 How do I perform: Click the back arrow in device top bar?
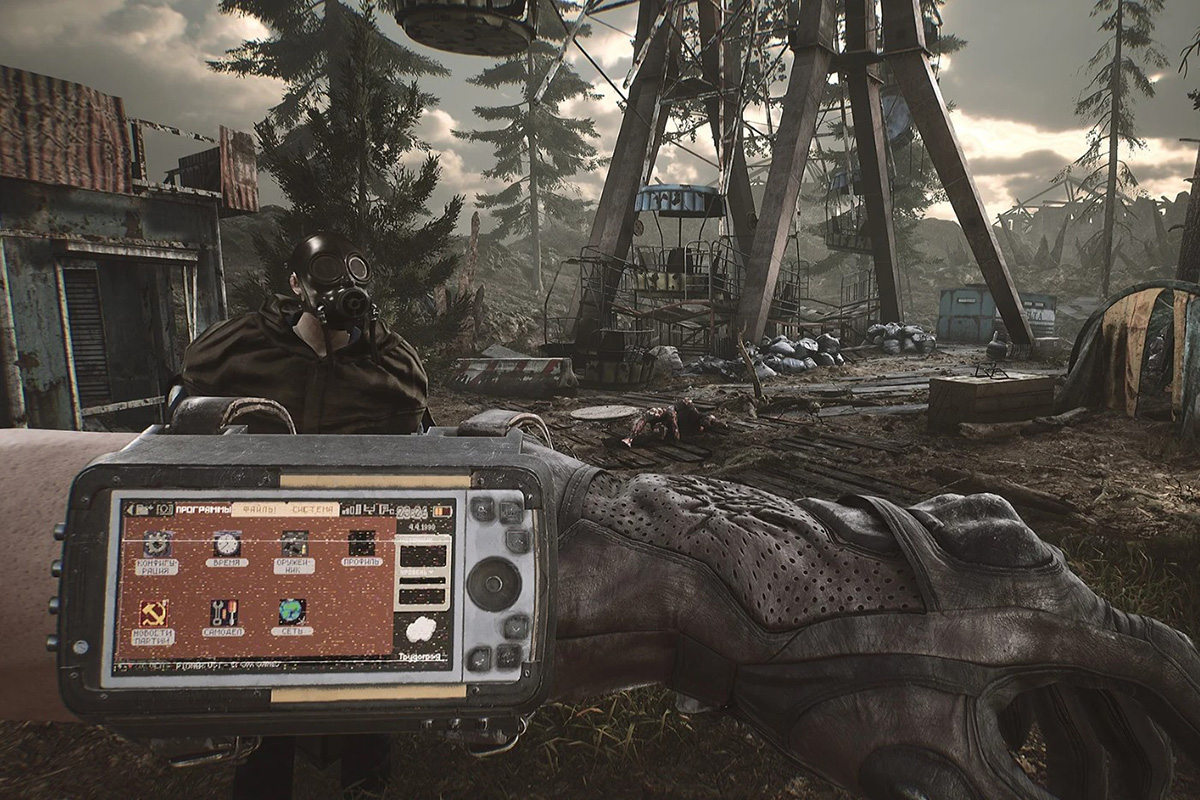click(131, 510)
